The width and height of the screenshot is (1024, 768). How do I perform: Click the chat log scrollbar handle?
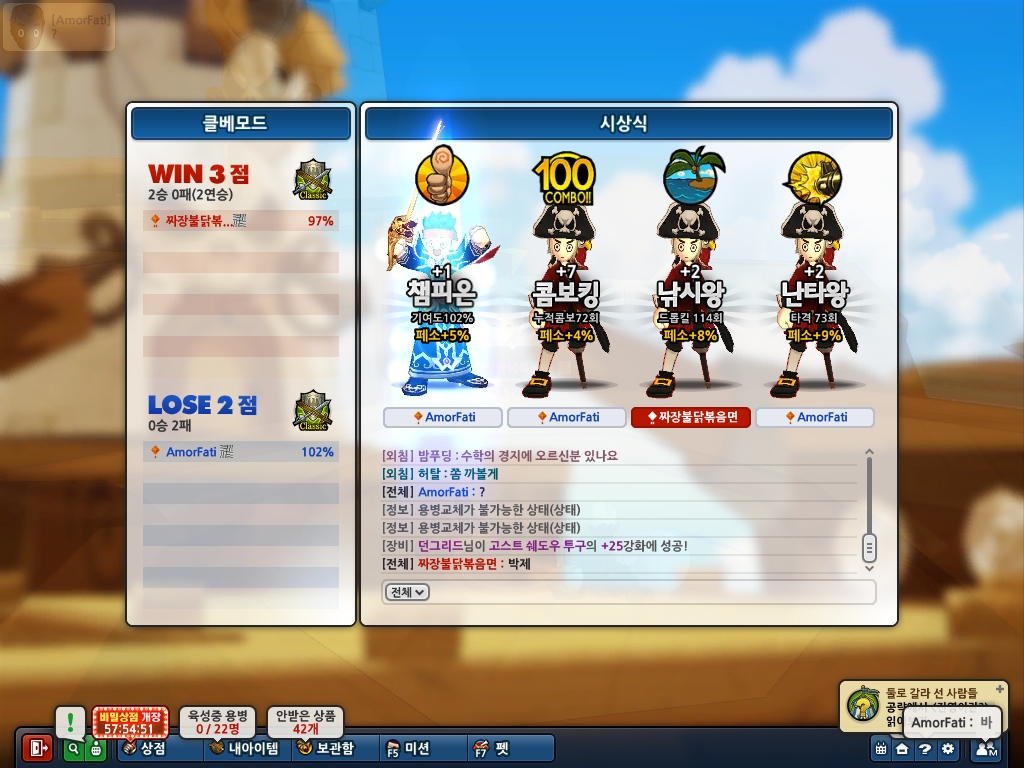(869, 548)
